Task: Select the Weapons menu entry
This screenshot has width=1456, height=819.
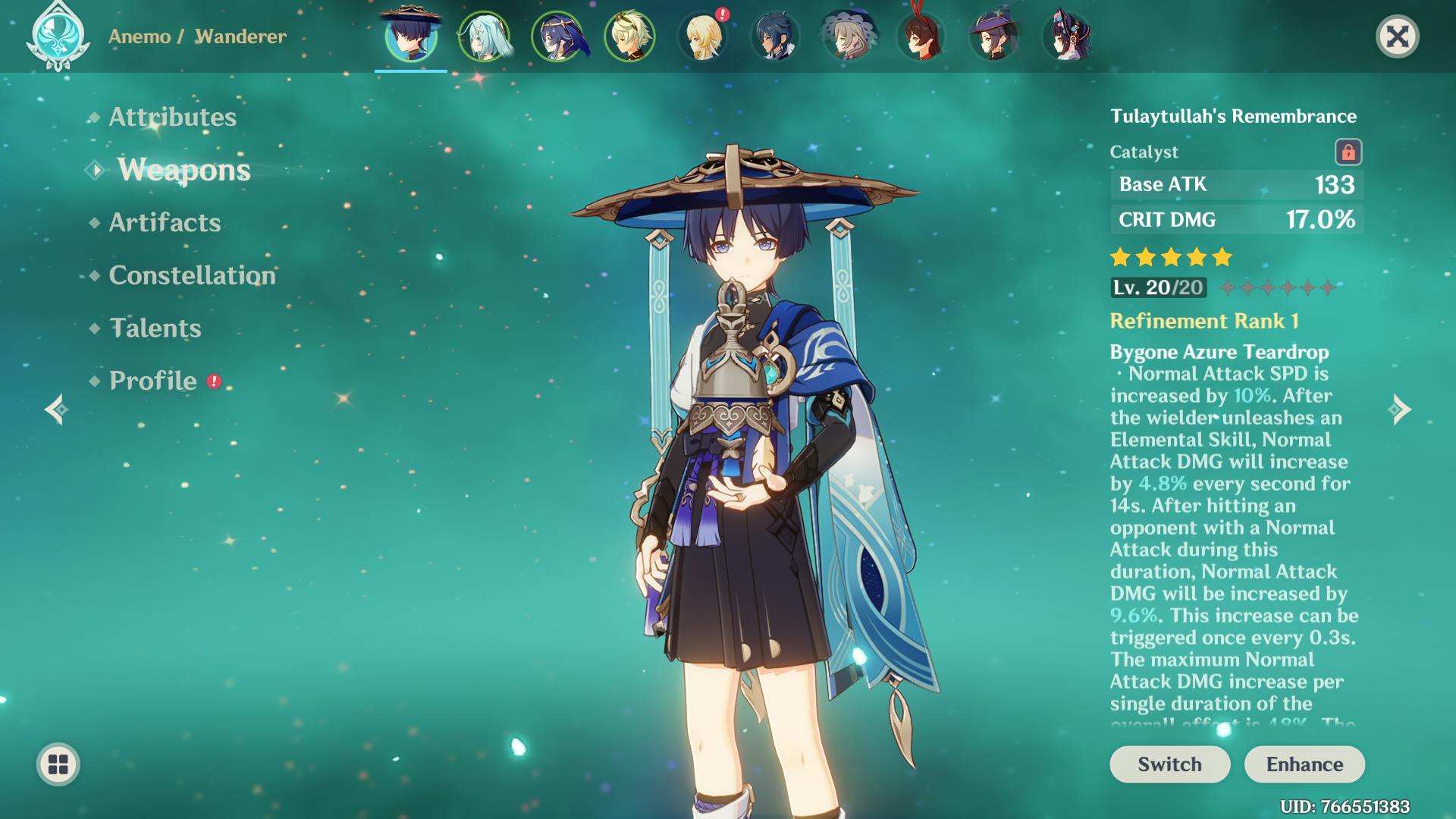Action: tap(184, 170)
